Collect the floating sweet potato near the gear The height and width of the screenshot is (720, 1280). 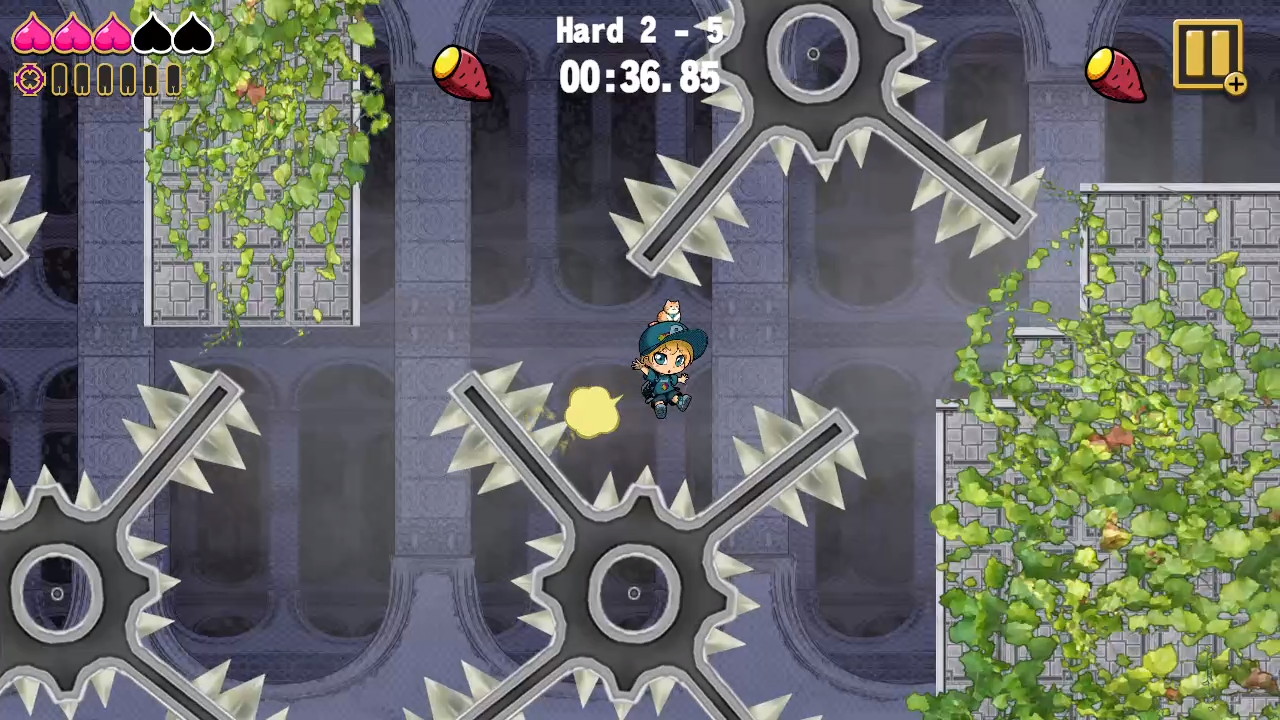pyautogui.click(x=460, y=73)
